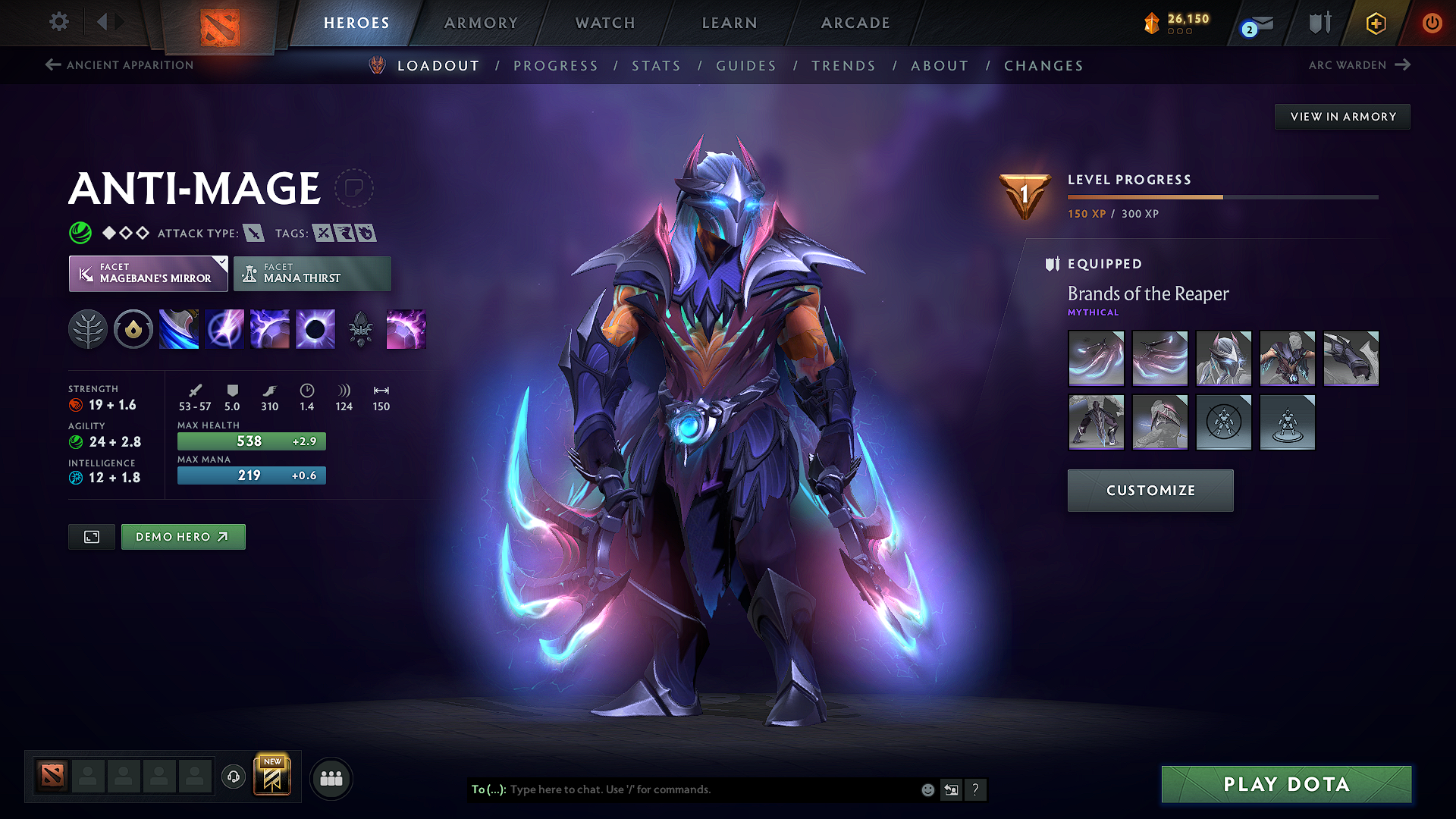Select the Blink ability icon

224,328
